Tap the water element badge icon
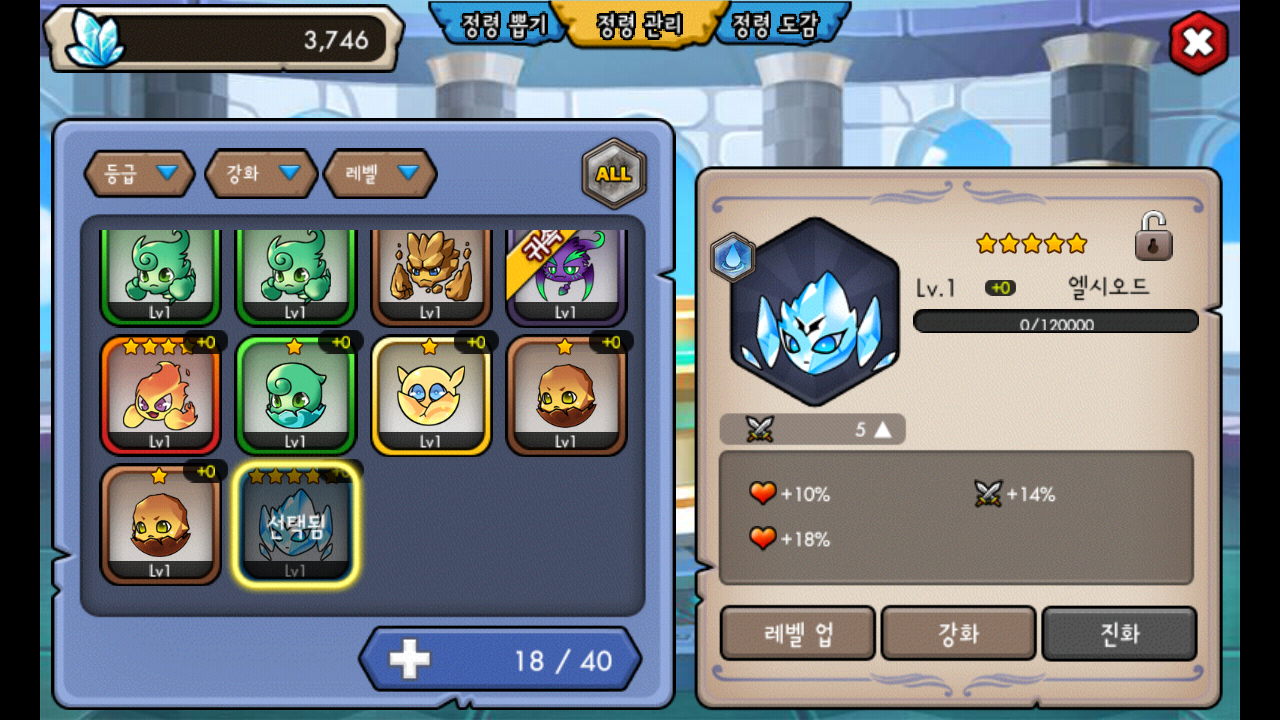Viewport: 1280px width, 720px height. coord(733,258)
